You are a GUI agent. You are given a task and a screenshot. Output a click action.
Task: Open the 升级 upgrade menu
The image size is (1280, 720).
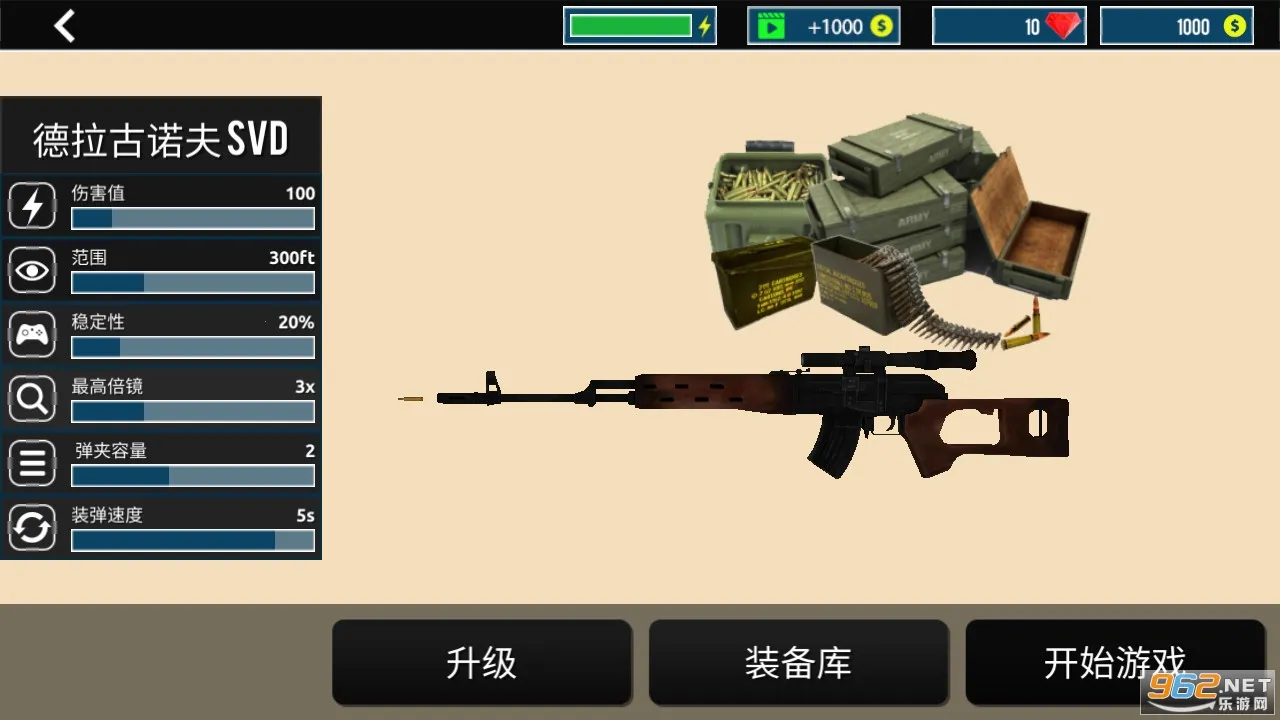click(482, 662)
